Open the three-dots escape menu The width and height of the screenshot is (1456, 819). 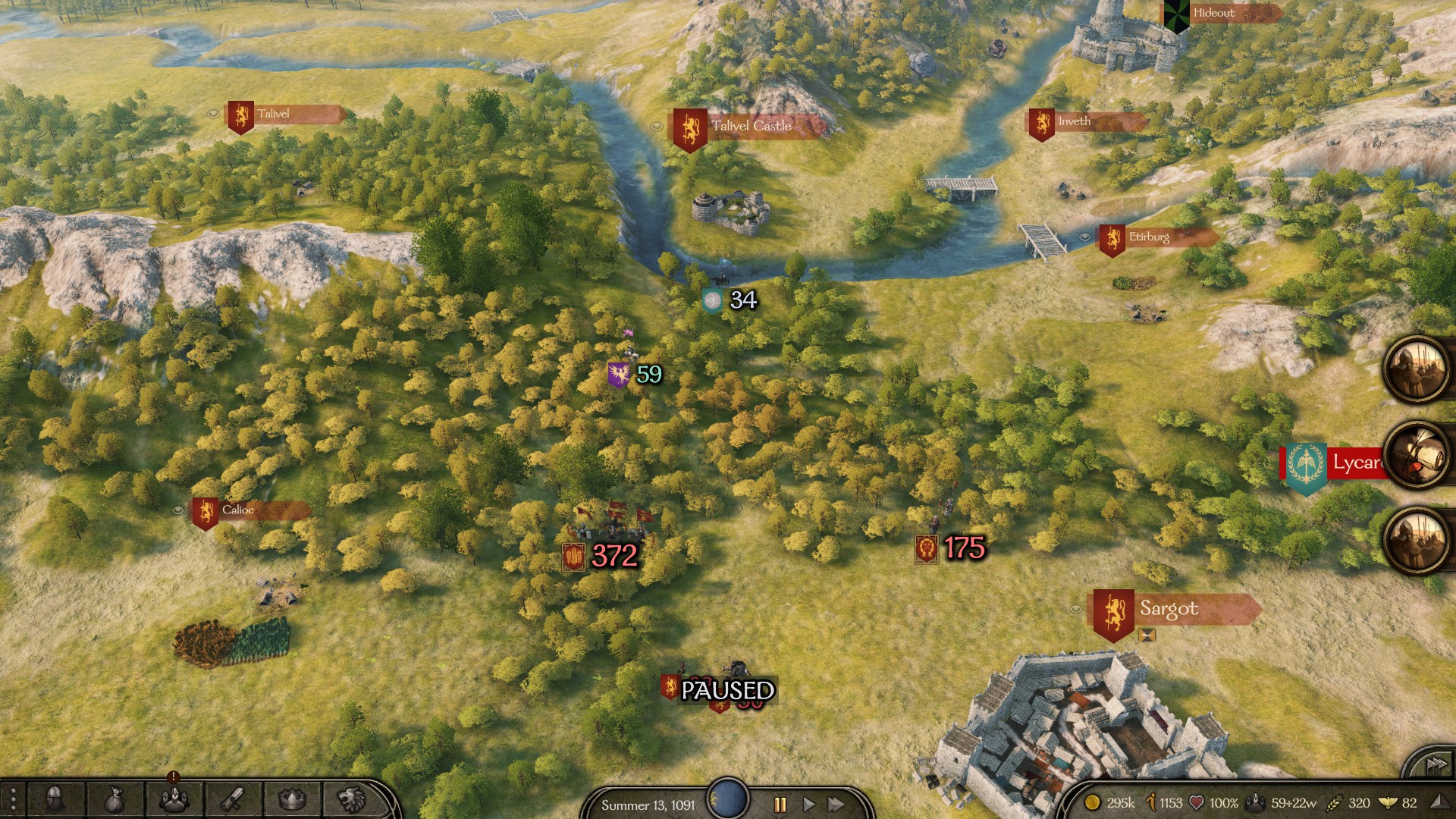coord(13,800)
